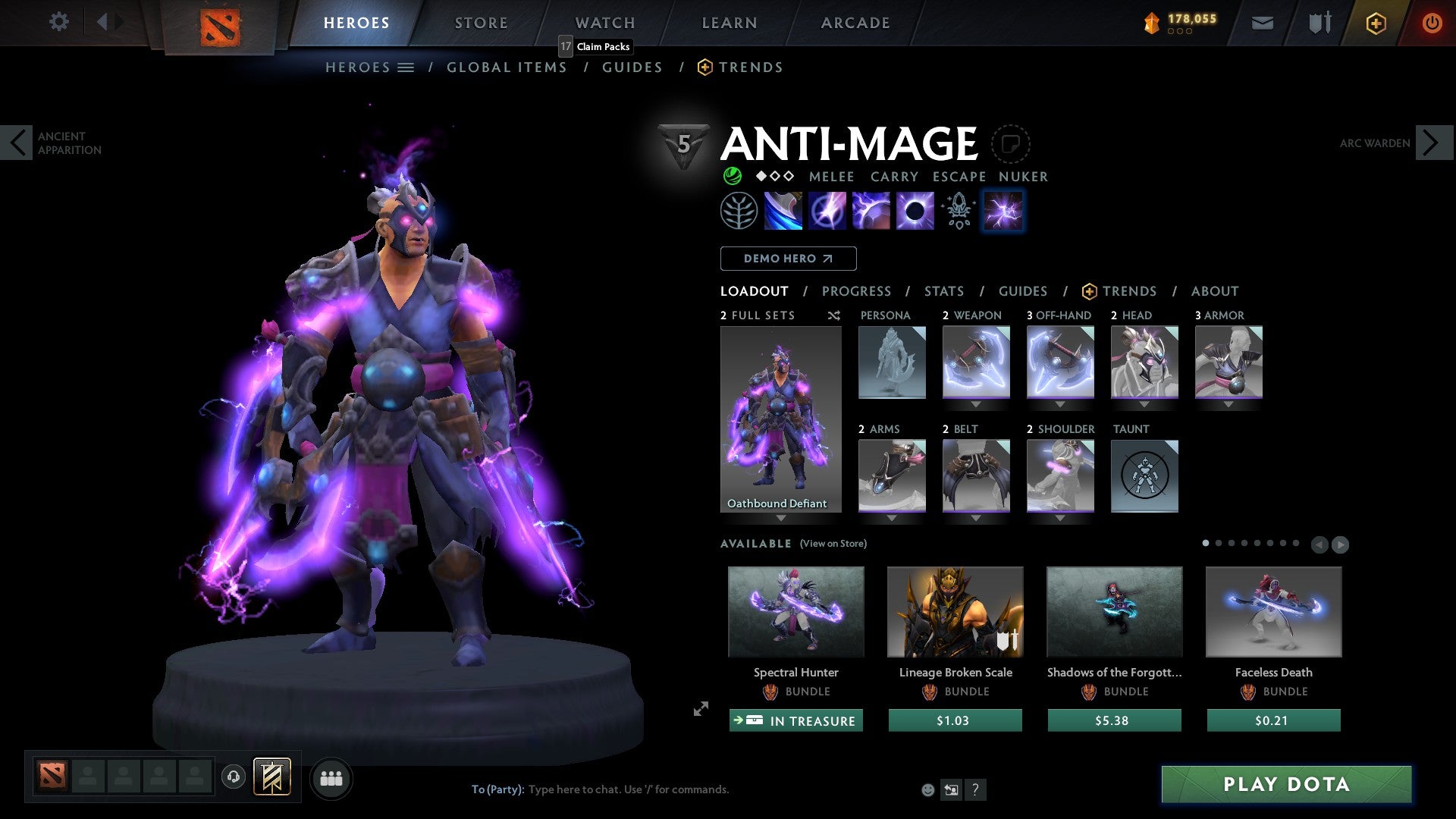Click the hero talent tree icon

(739, 211)
